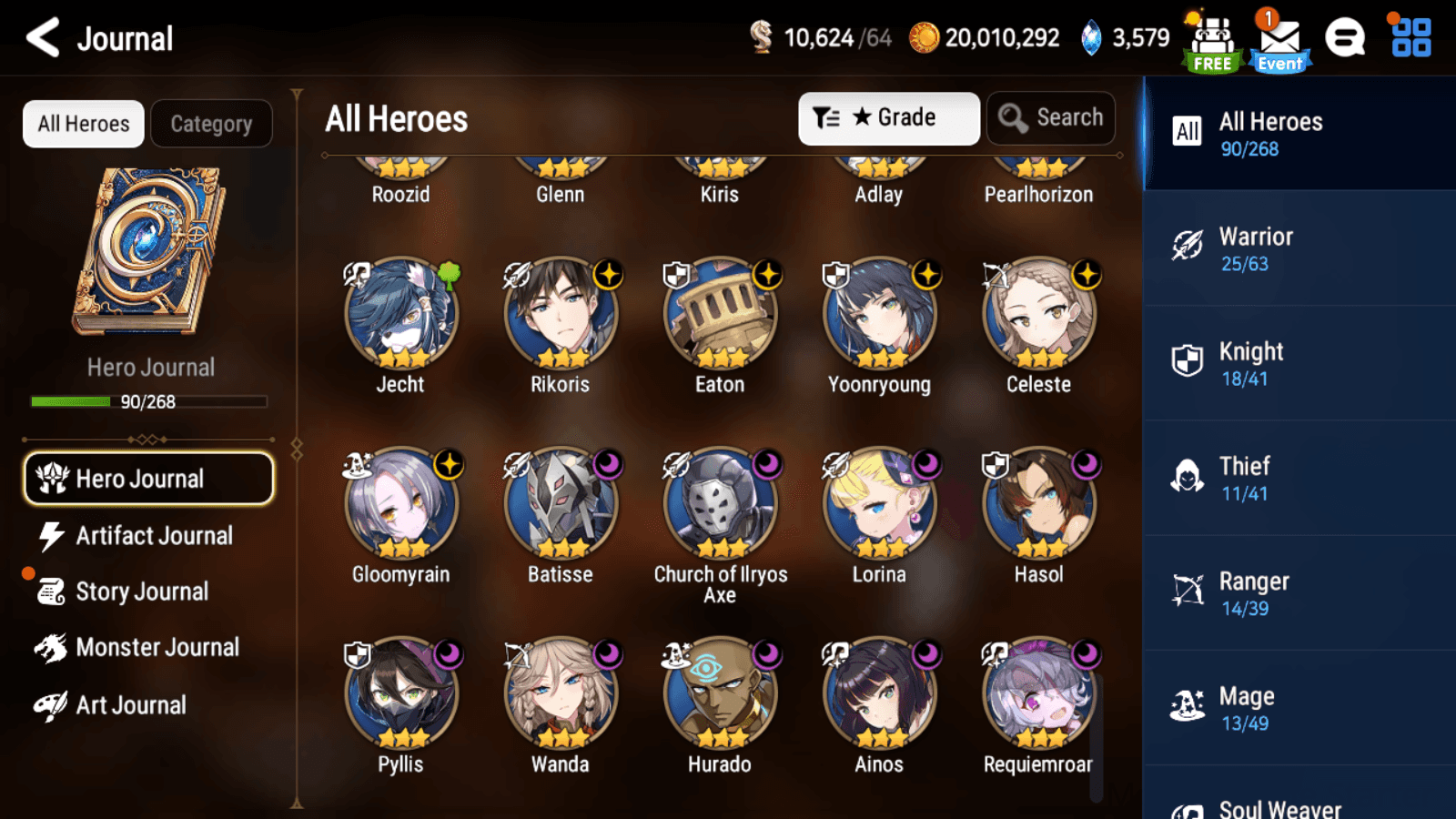Go back using the Journal back arrow
Viewport: 1456px width, 819px height.
pos(42,38)
